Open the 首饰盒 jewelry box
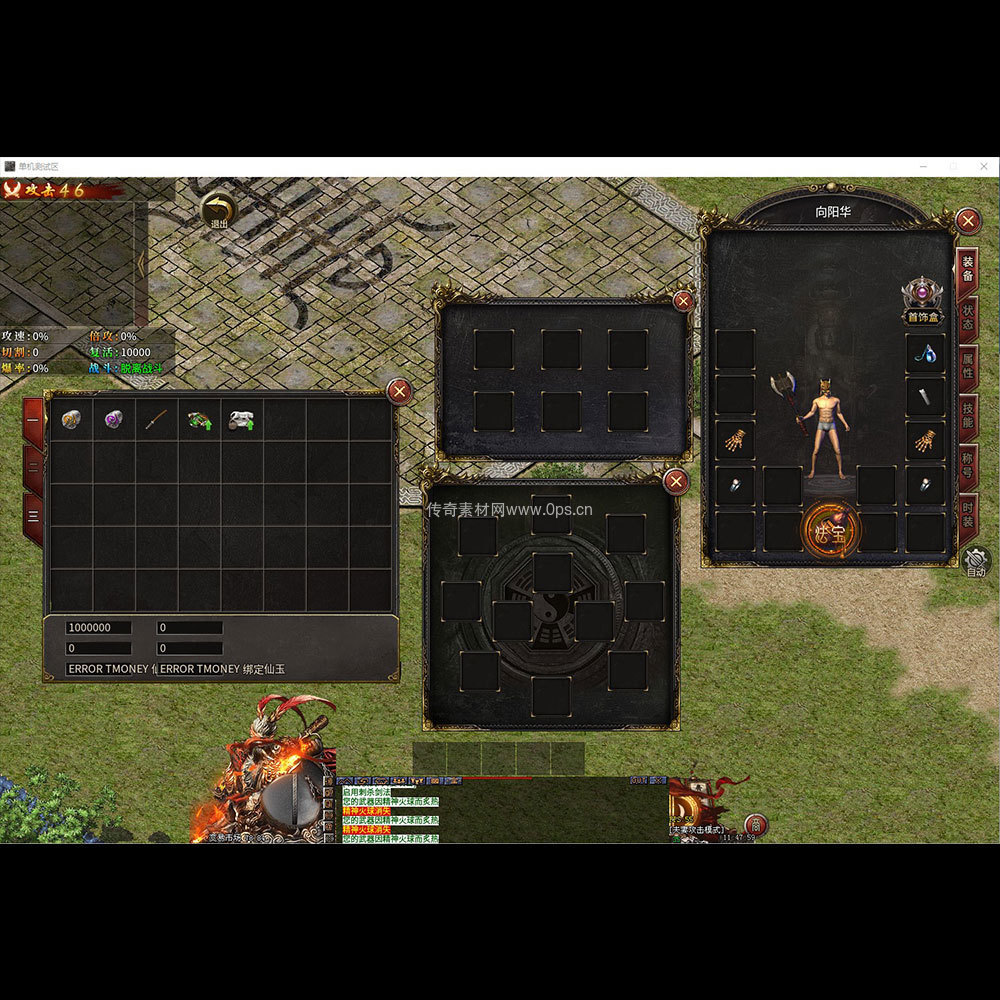Viewport: 1000px width, 1000px height. tap(922, 300)
